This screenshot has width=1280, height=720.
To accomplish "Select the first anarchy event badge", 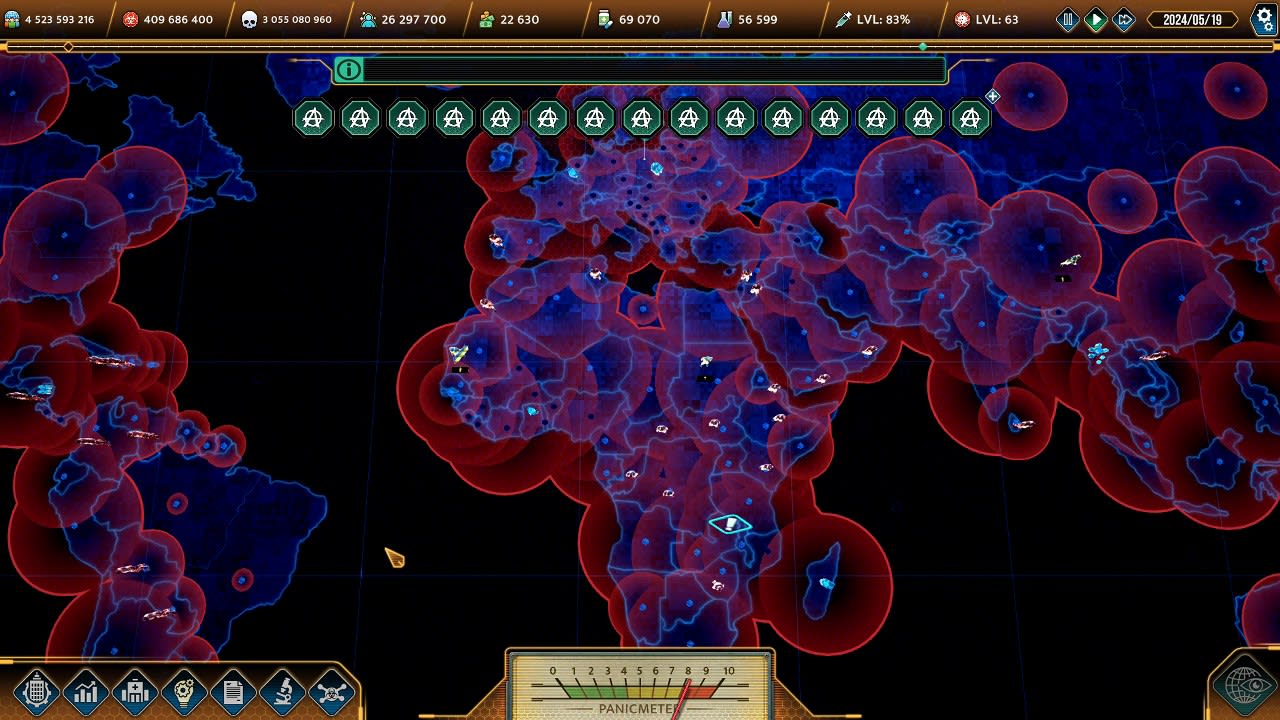I will pos(312,117).
